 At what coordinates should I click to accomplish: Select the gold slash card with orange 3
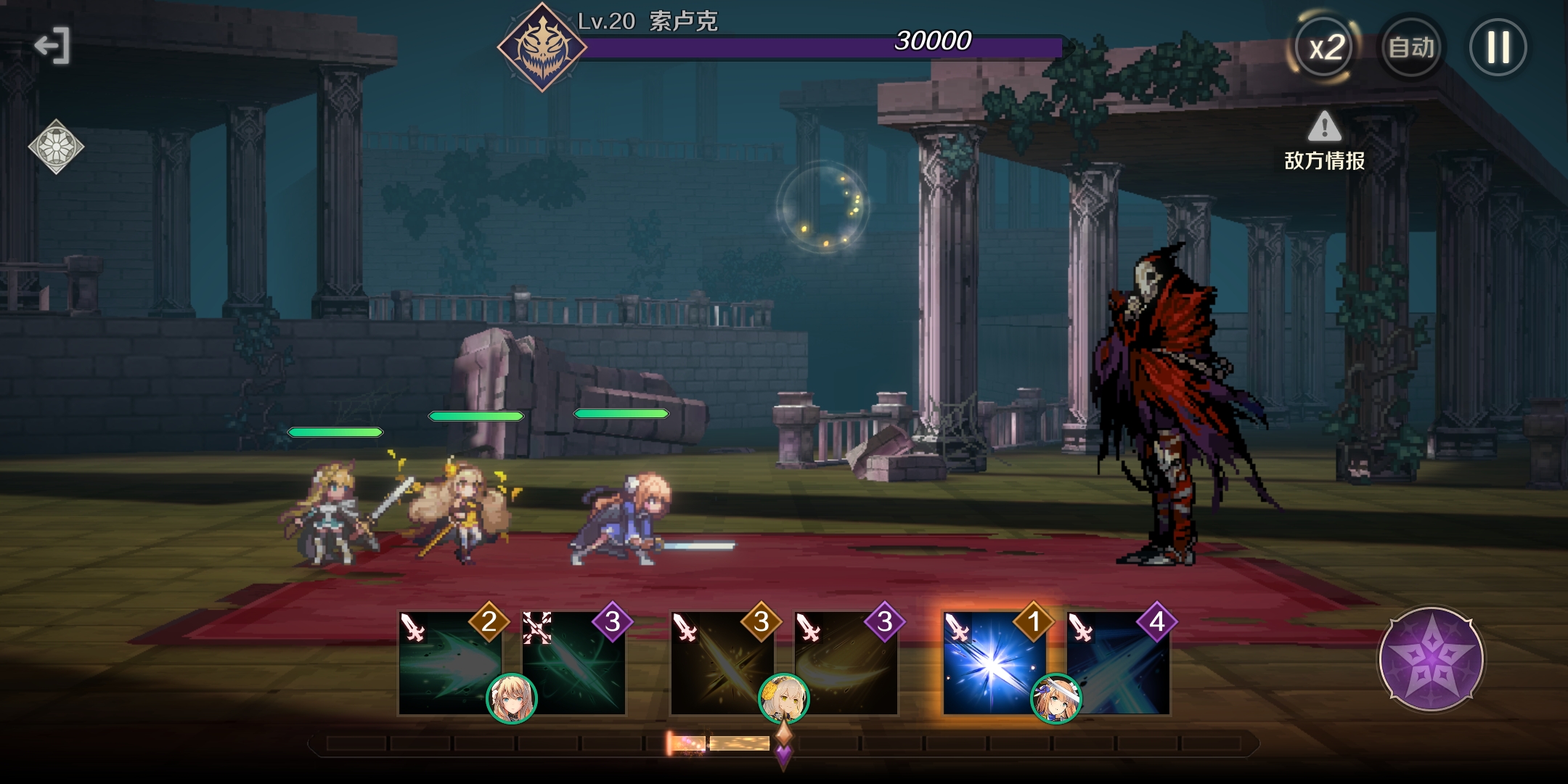click(x=722, y=663)
